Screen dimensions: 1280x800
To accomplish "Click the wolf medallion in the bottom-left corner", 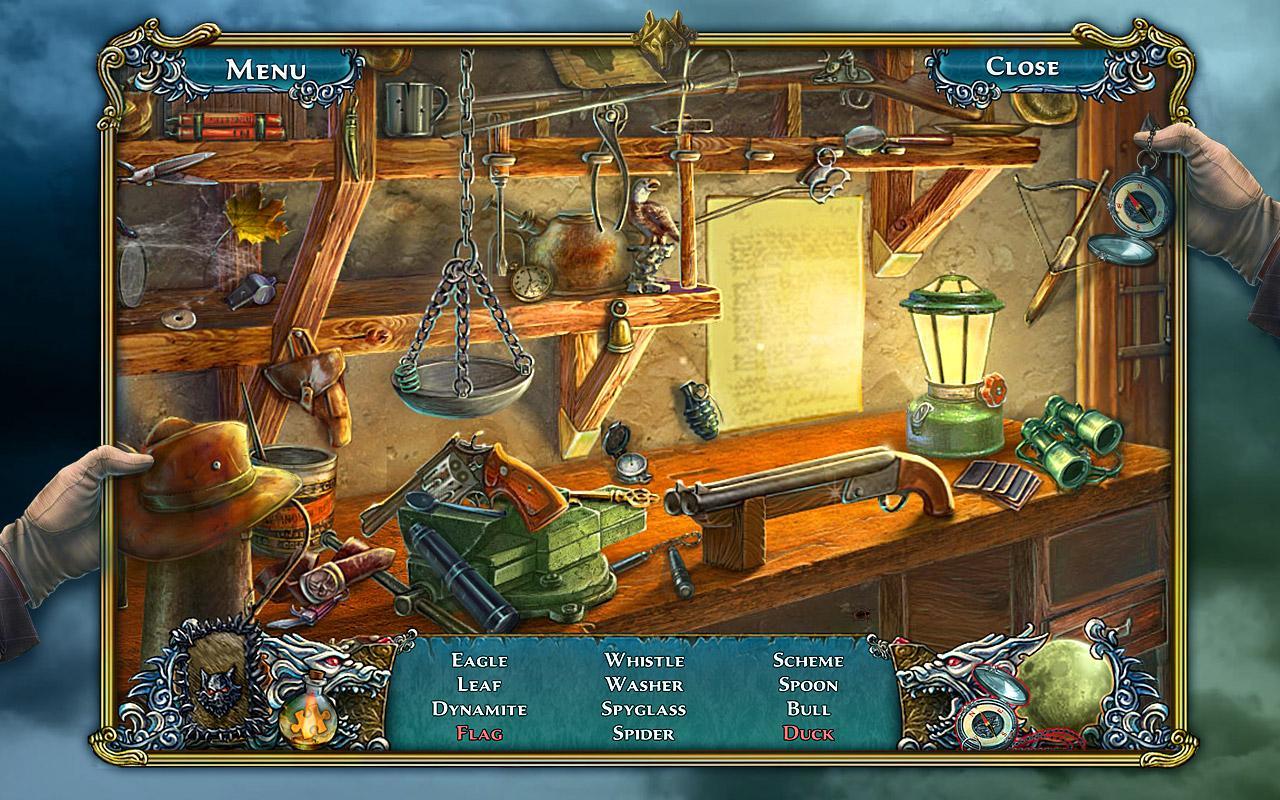I will [x=215, y=690].
